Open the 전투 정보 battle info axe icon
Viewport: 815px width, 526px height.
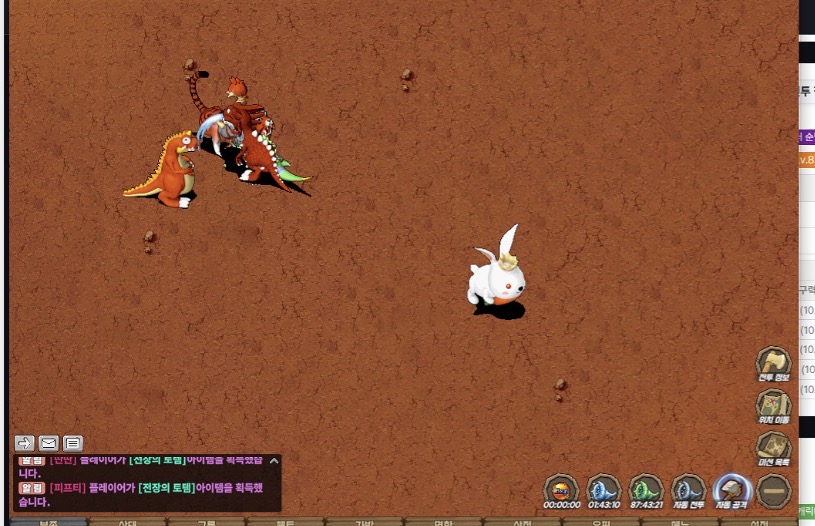point(773,363)
